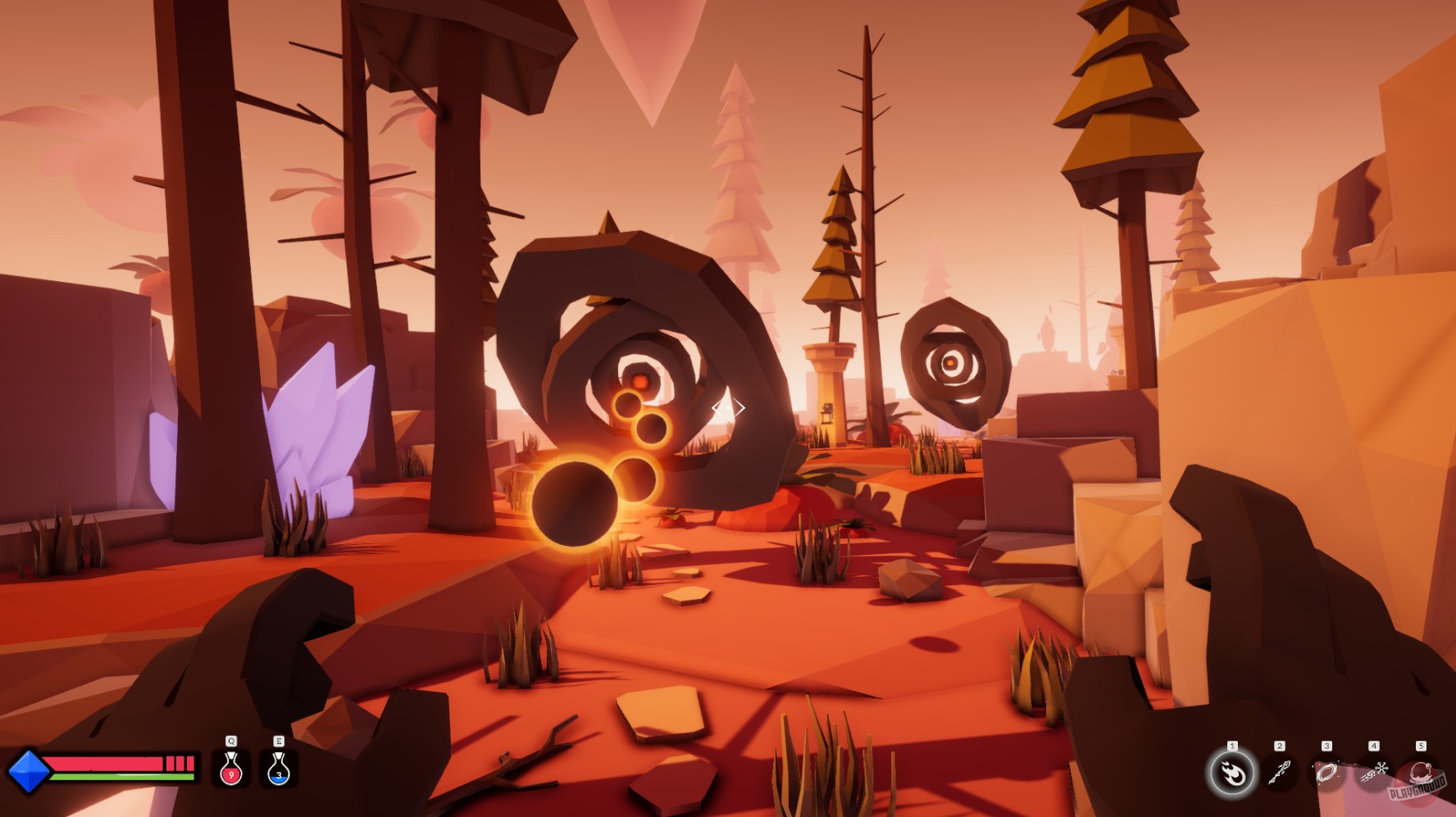Click the number 1 label above the fireball spell
Viewport: 1456px width, 817px height.
(1232, 745)
